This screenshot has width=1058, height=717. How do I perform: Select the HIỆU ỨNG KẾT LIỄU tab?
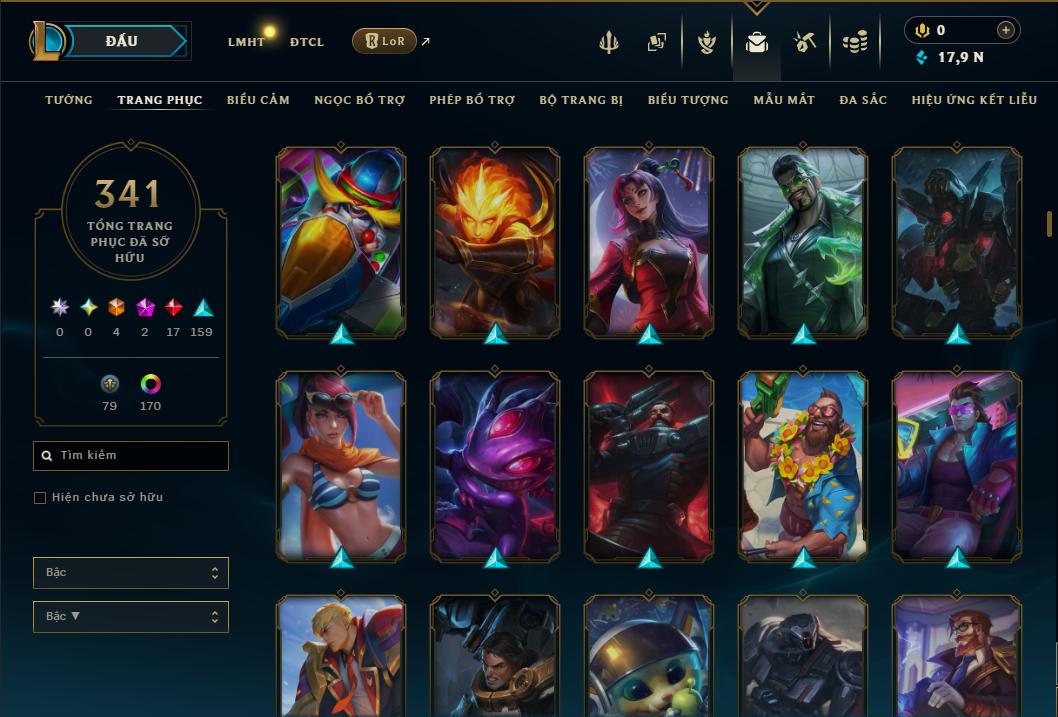972,100
